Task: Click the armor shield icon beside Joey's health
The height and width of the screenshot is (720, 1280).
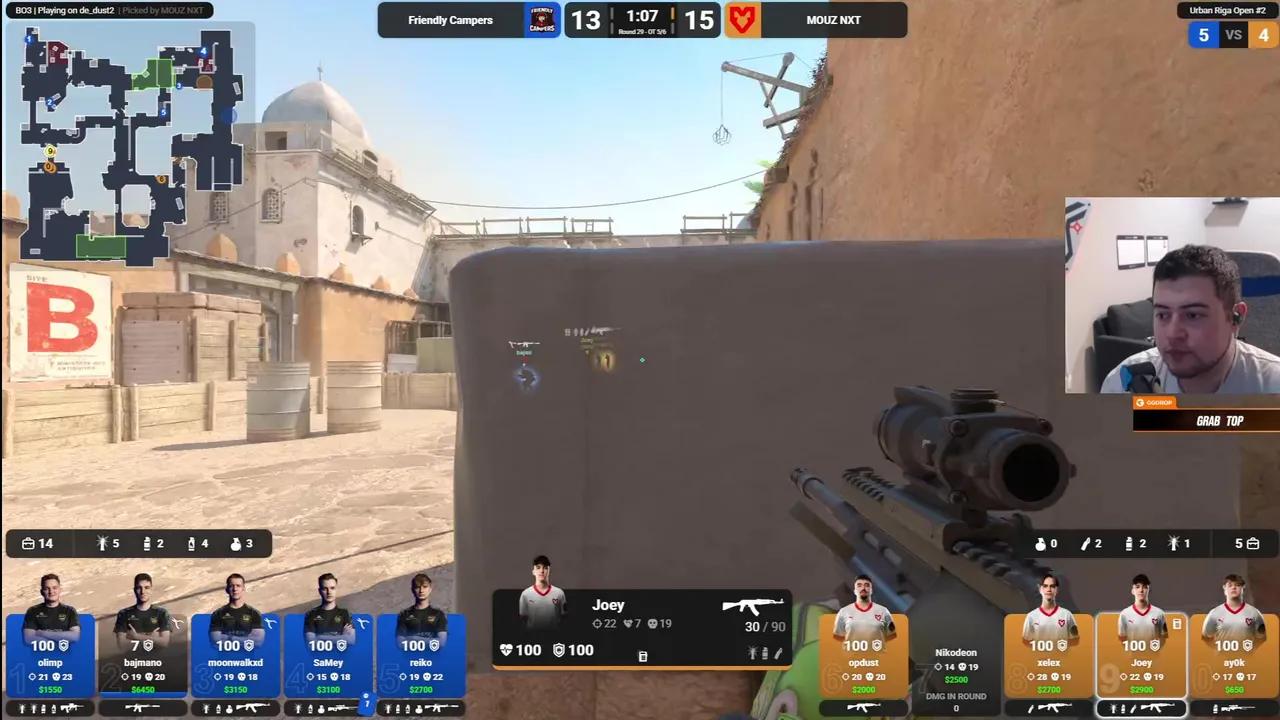Action: click(558, 649)
